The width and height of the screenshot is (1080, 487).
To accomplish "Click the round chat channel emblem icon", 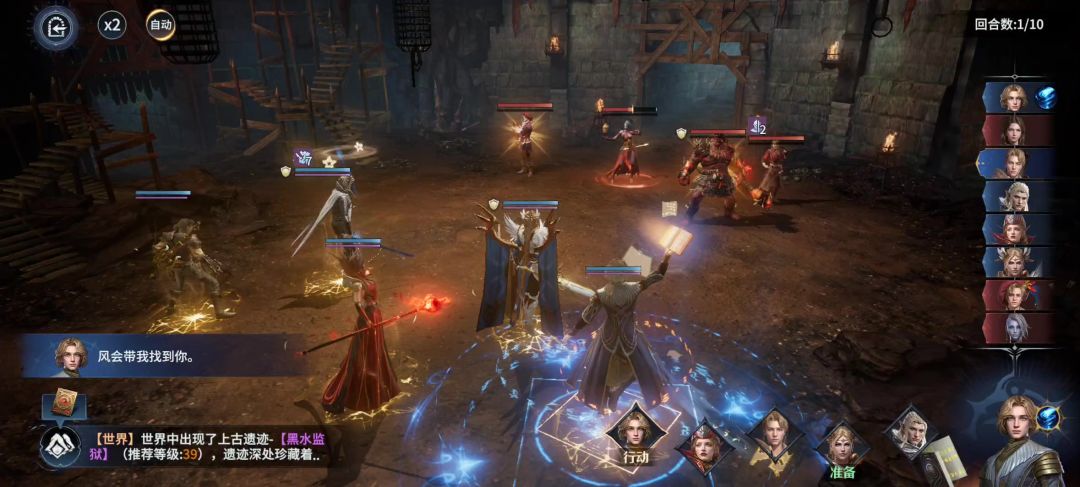I will pyautogui.click(x=60, y=446).
